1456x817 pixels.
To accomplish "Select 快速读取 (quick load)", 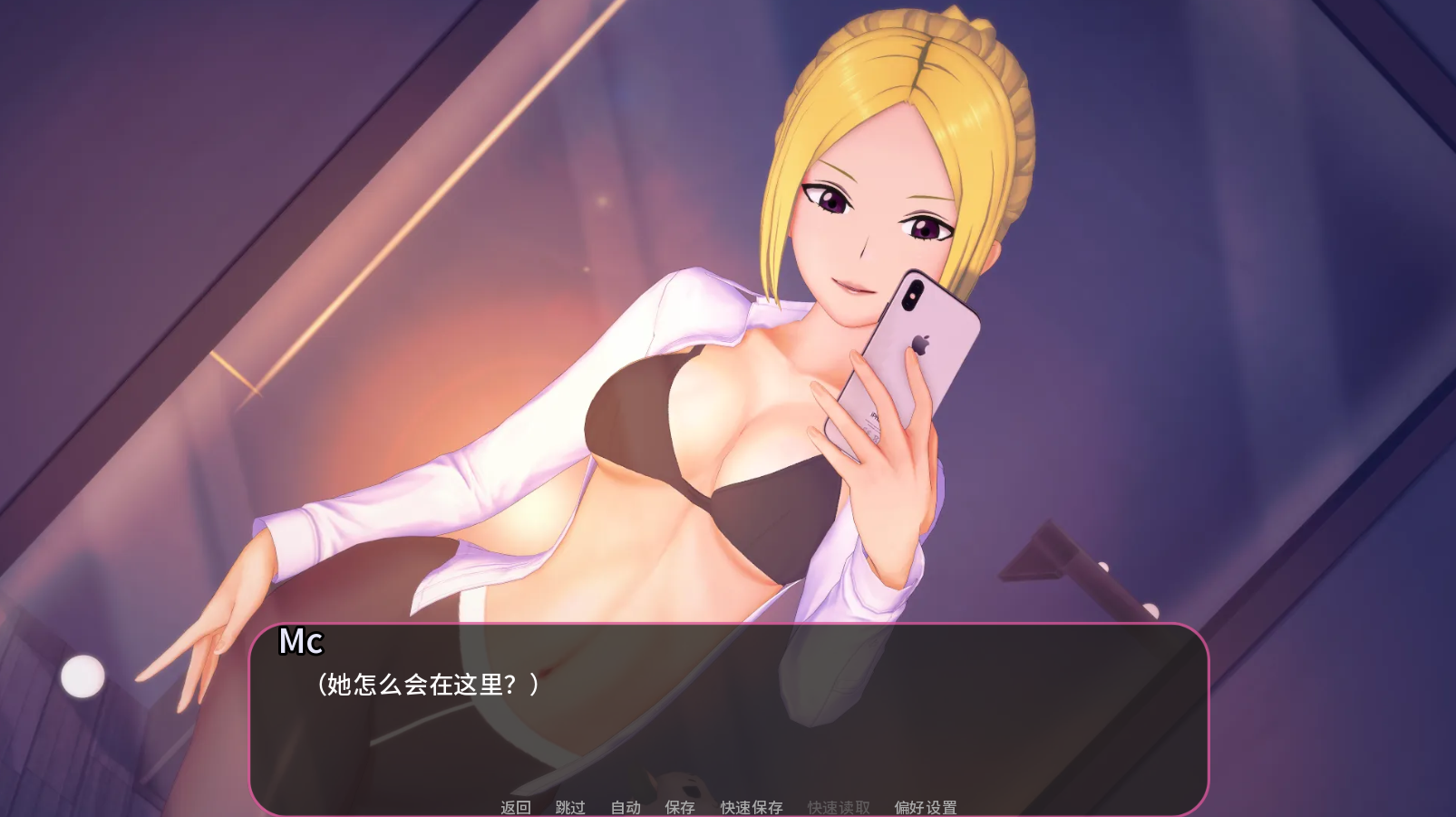I will (x=838, y=807).
